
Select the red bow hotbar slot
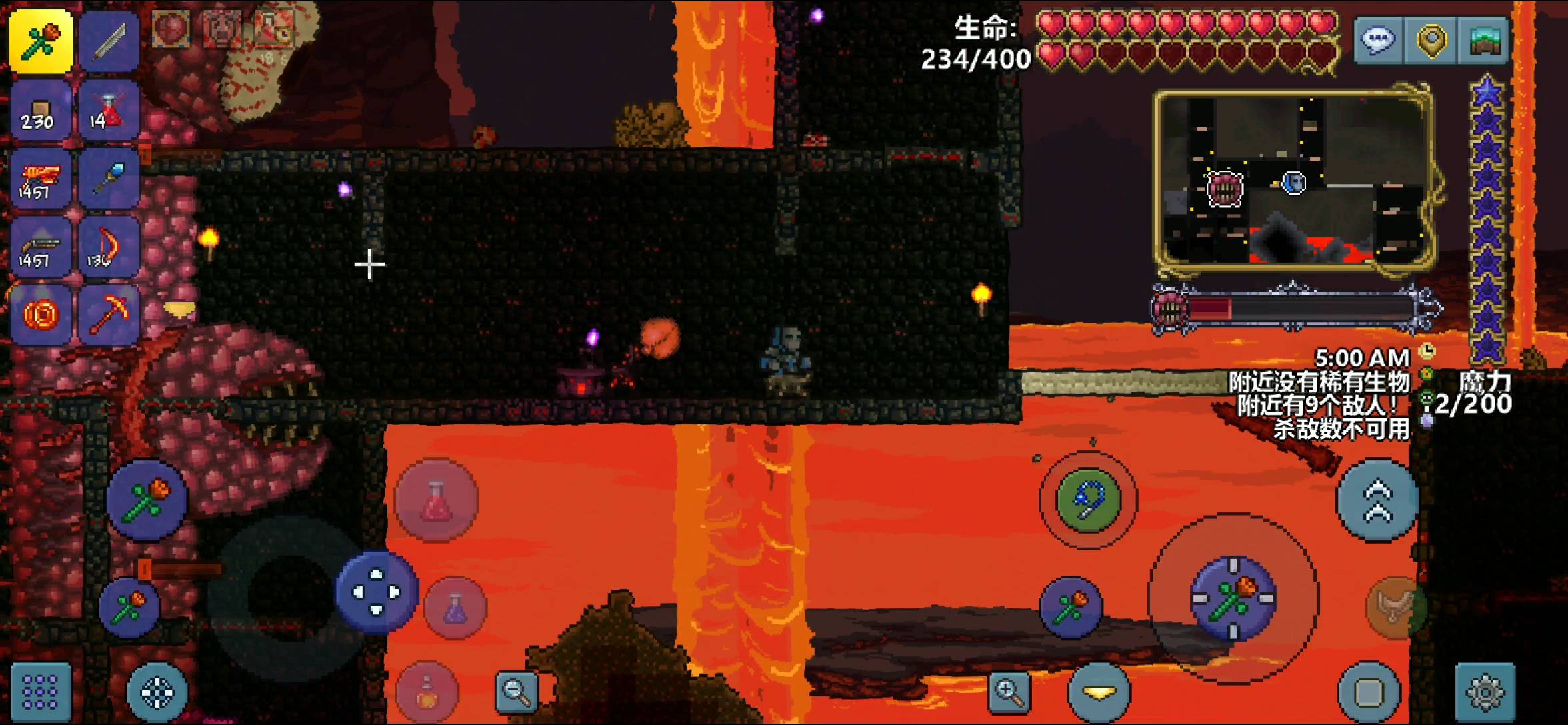pyautogui.click(x=109, y=248)
